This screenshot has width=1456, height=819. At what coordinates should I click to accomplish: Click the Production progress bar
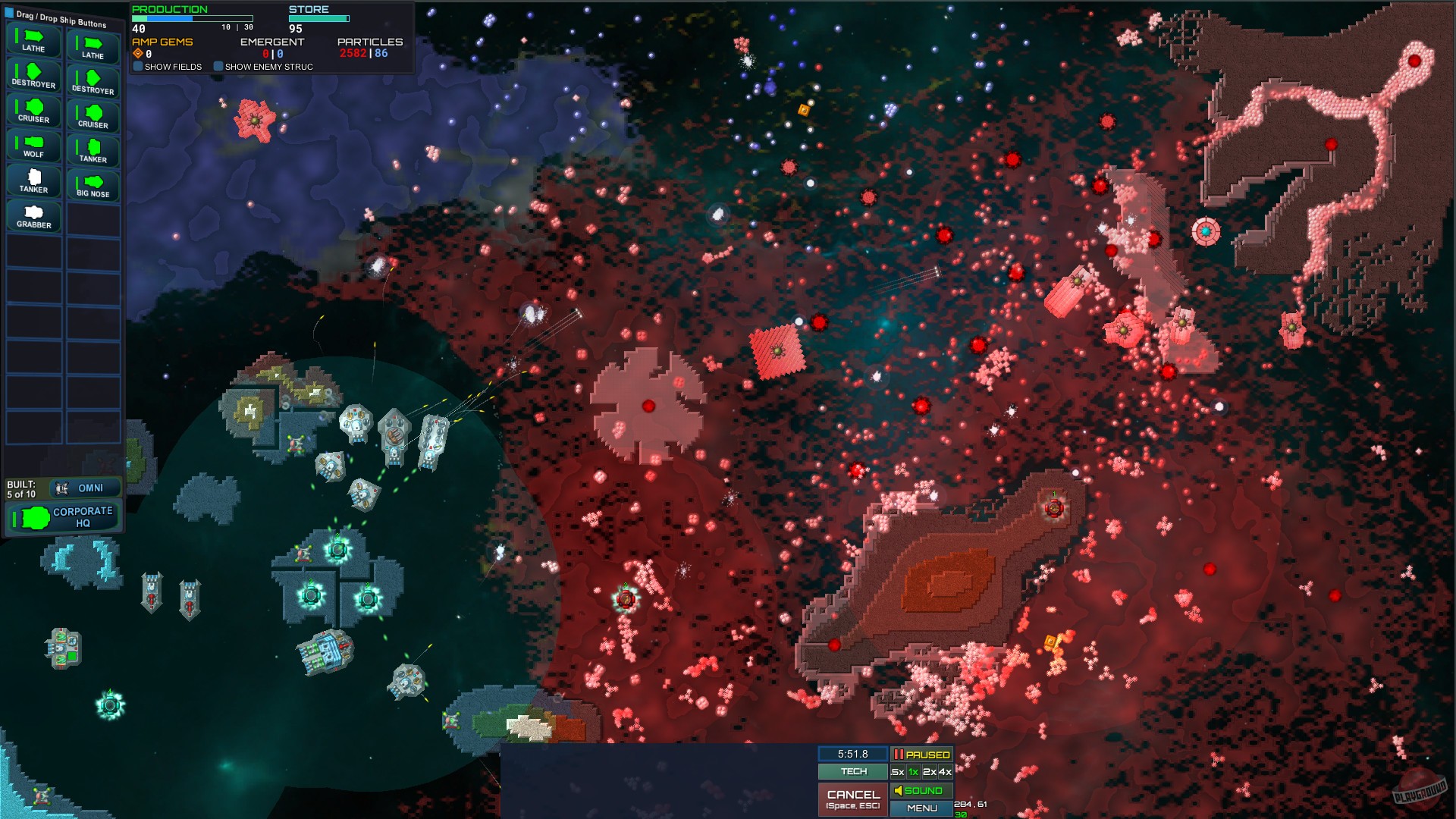[191, 17]
